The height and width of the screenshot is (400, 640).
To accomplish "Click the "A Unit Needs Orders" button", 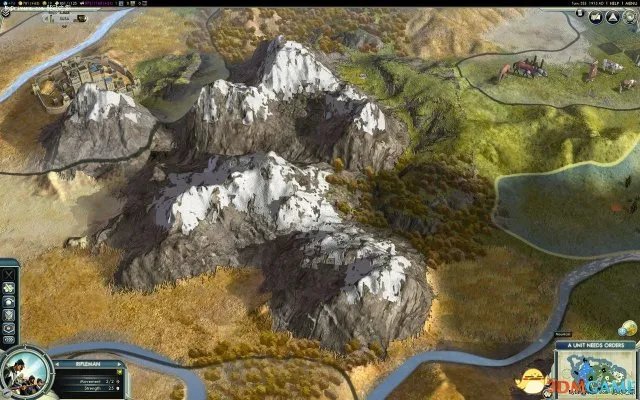I will tap(597, 345).
